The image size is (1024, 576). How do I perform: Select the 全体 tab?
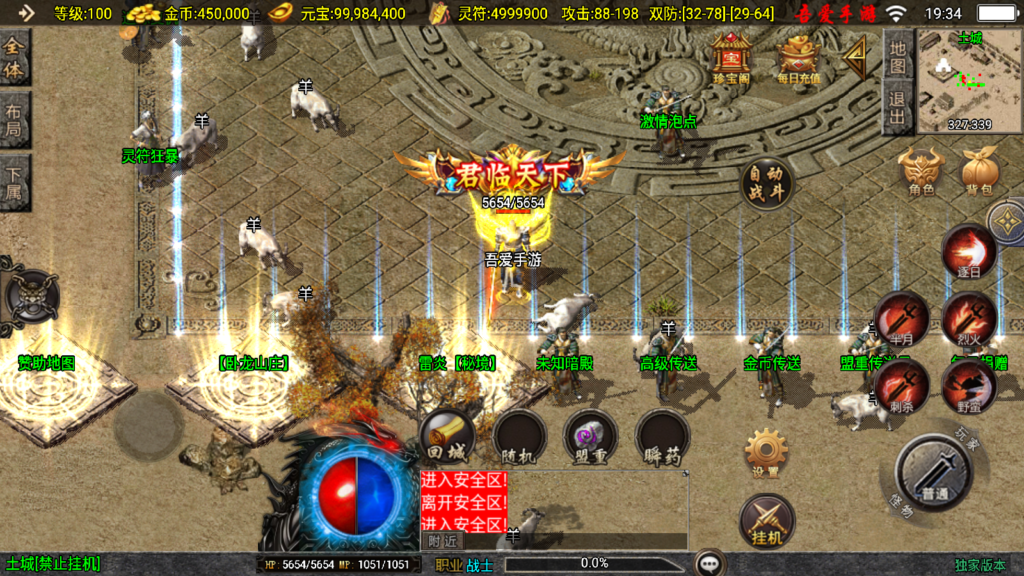click(15, 59)
